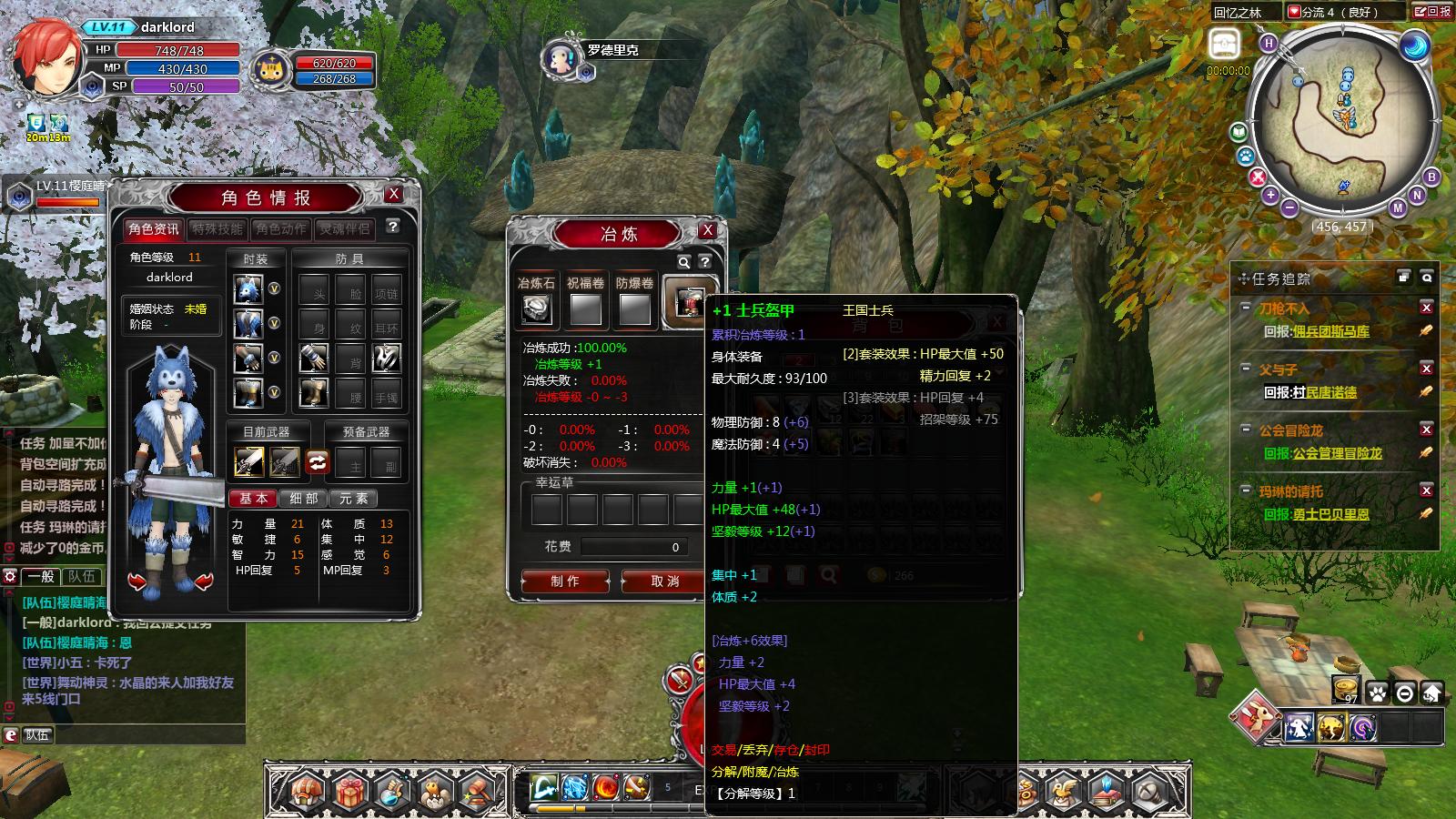This screenshot has height=819, width=1456.
Task: Swap weapons with the red switch button
Action: (x=317, y=461)
